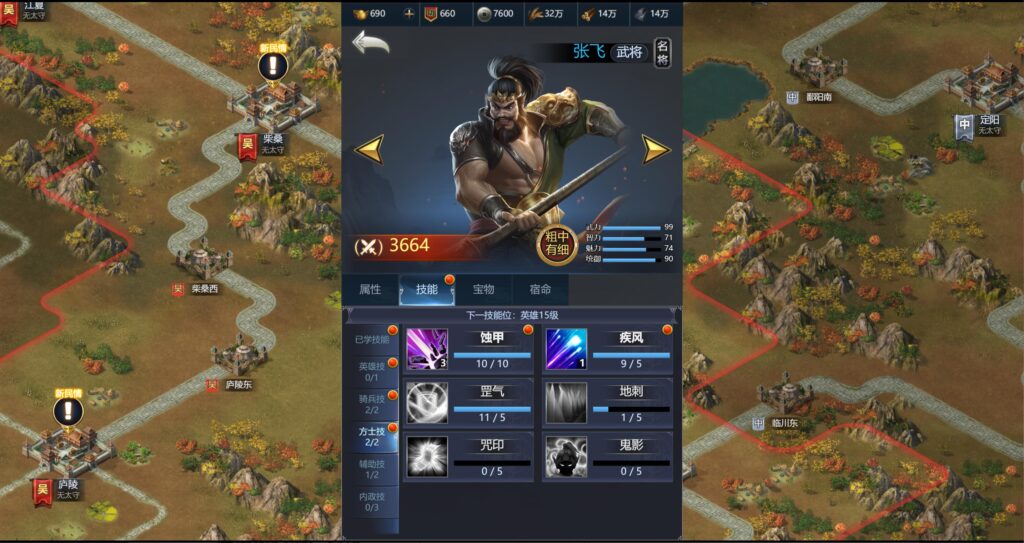Image resolution: width=1024 pixels, height=543 pixels.
Task: Open the 宝物 tab
Action: coord(483,289)
